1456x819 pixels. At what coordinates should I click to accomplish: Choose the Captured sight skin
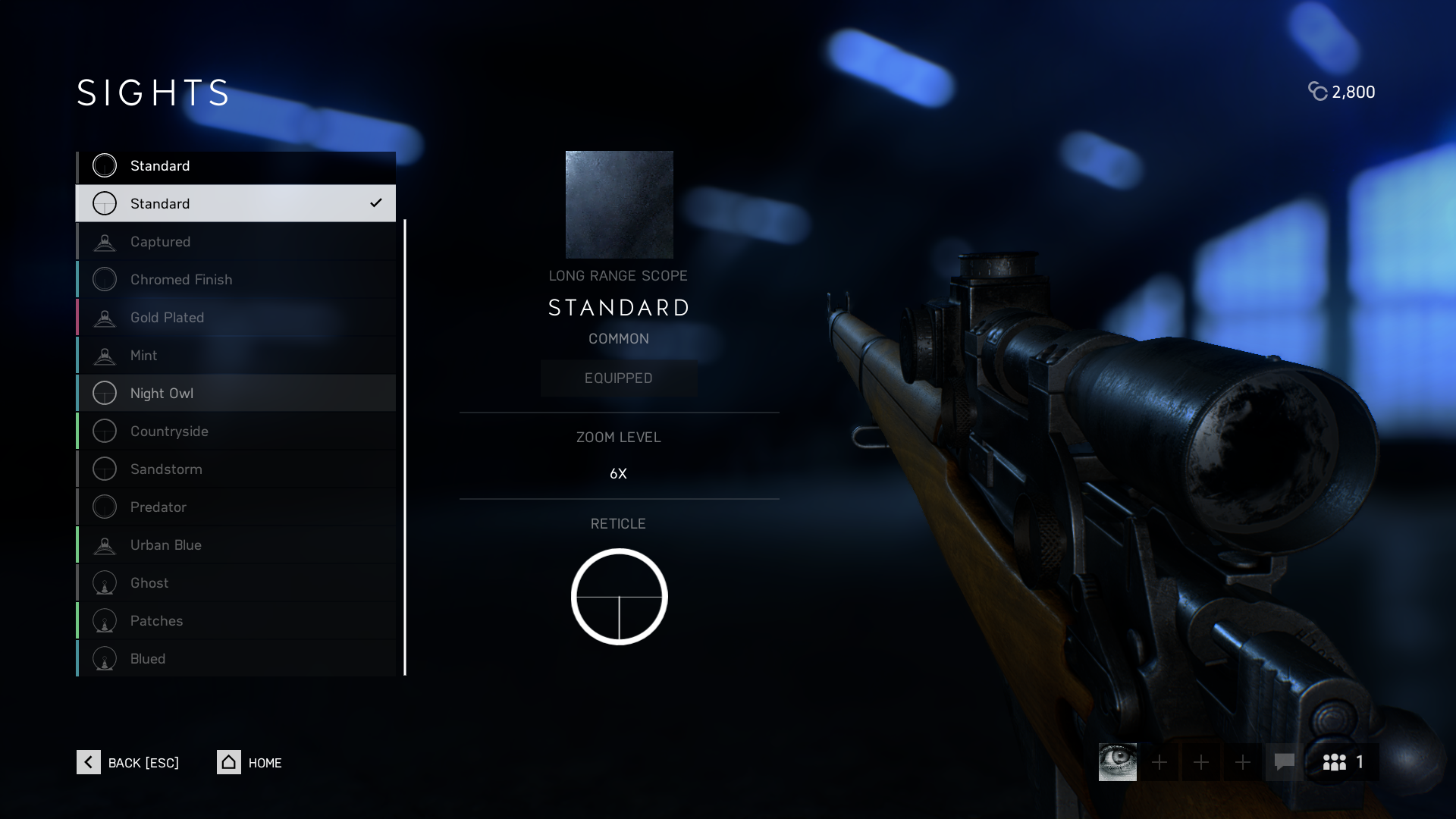[236, 241]
